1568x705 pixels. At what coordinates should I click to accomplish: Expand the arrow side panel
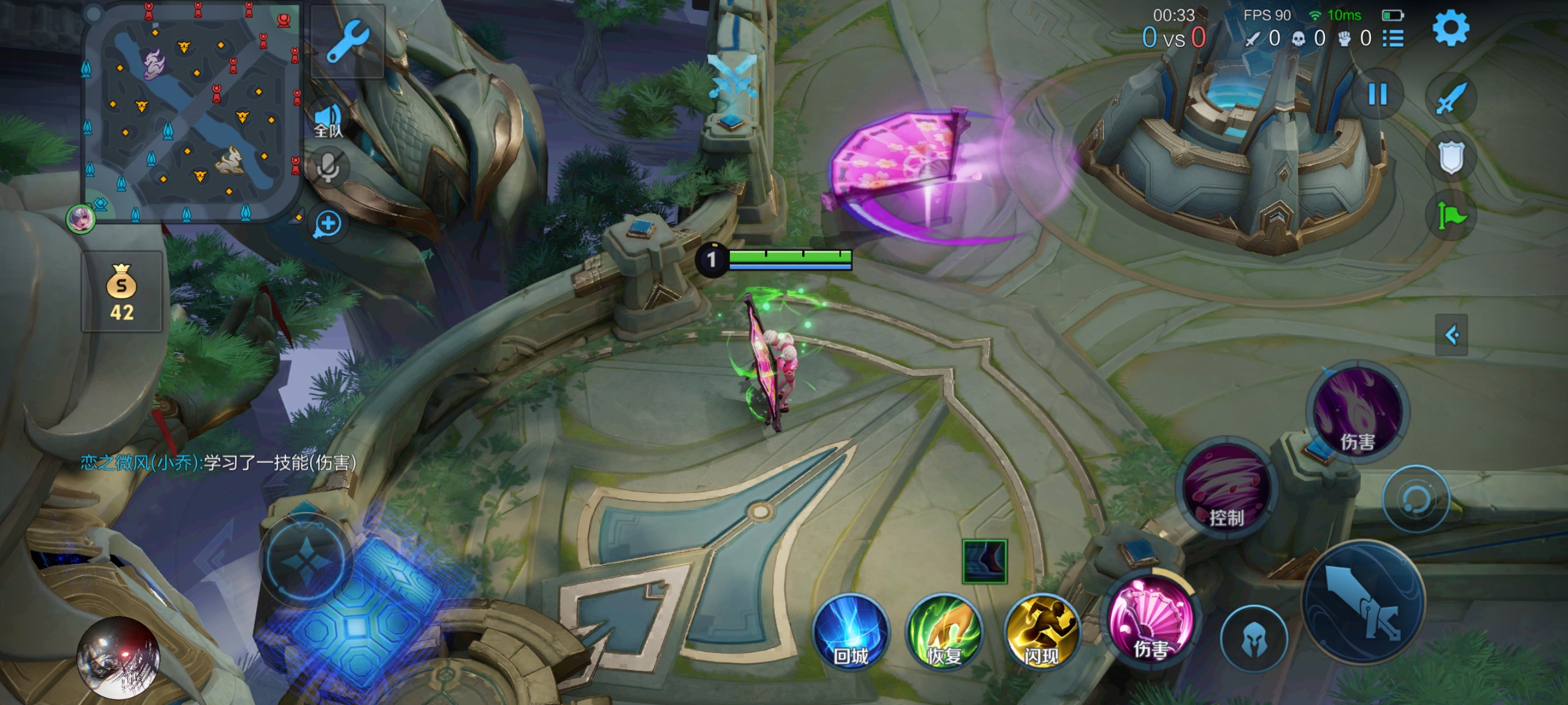pyautogui.click(x=1451, y=335)
